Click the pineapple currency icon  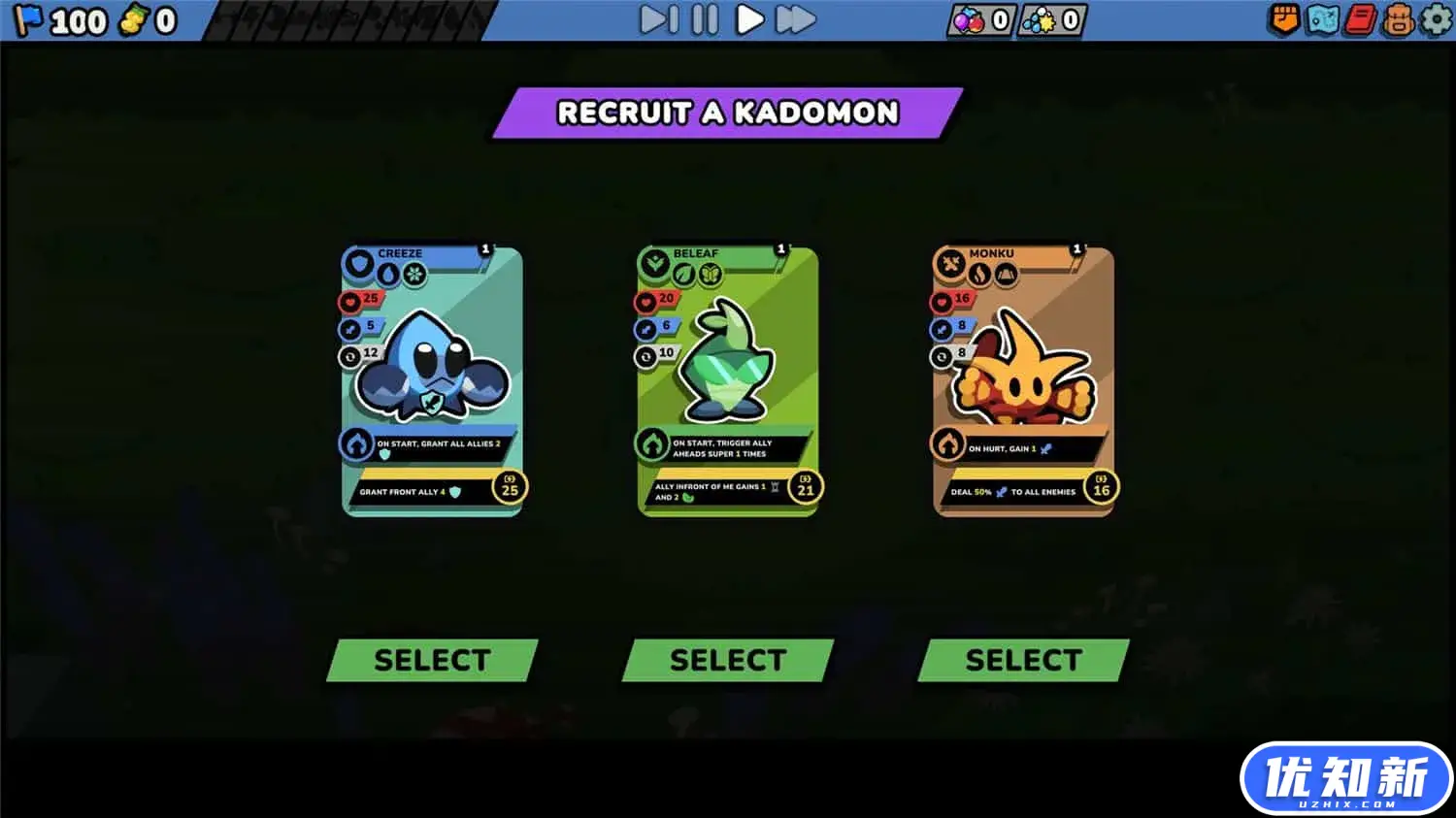click(137, 18)
